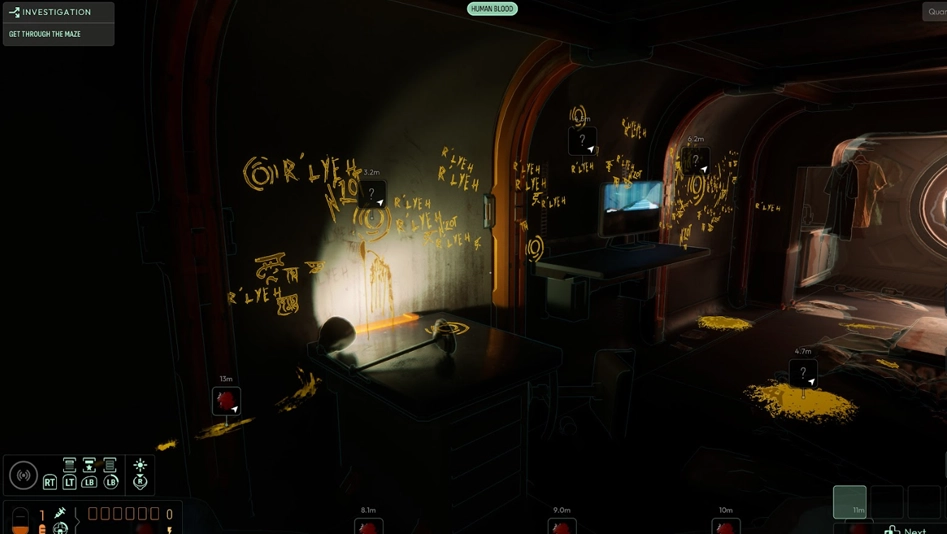This screenshot has width=947, height=534.
Task: Click the syringe healing item icon
Action: (60, 513)
